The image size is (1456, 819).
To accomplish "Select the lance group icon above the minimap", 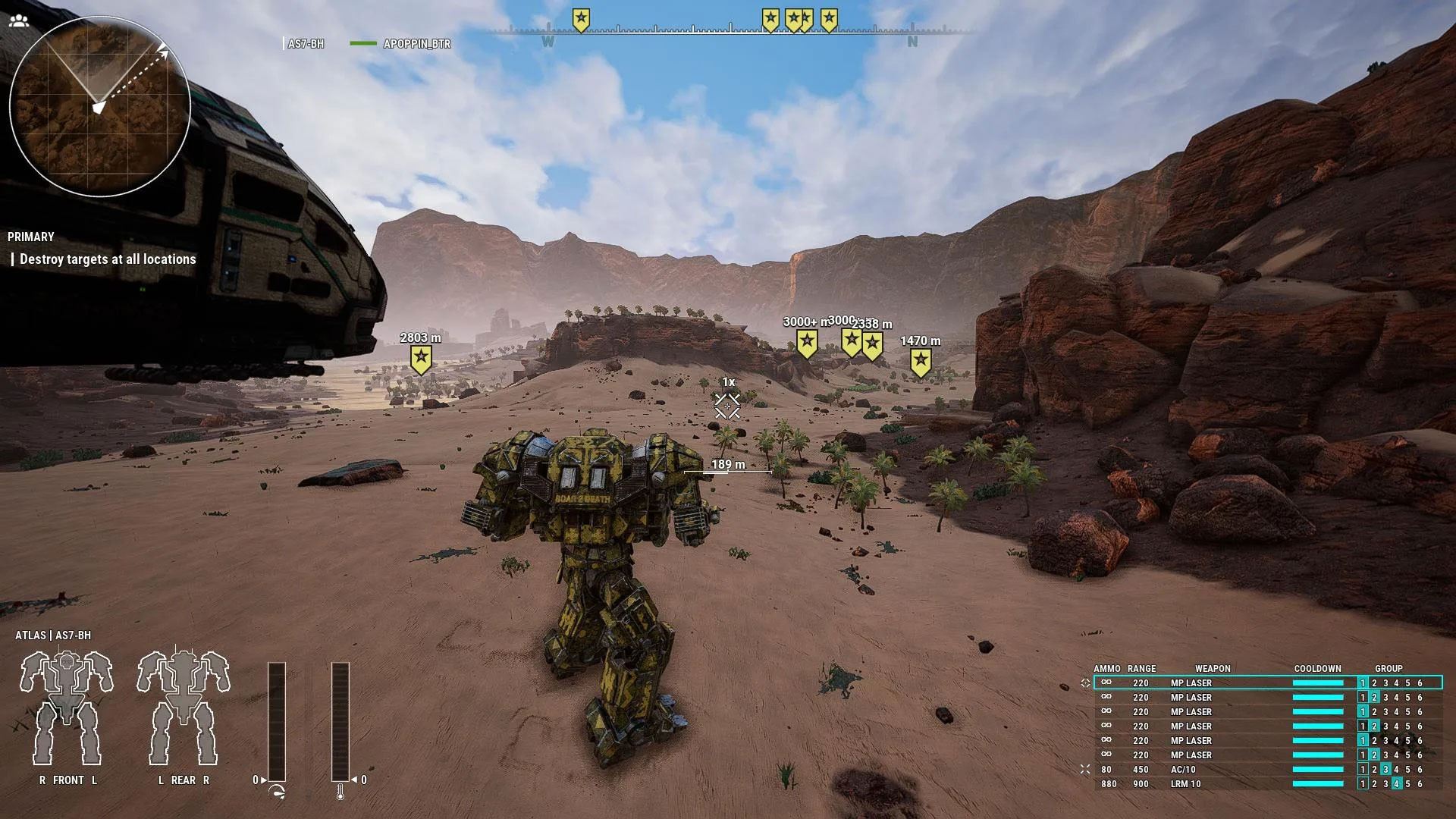I will click(x=19, y=20).
